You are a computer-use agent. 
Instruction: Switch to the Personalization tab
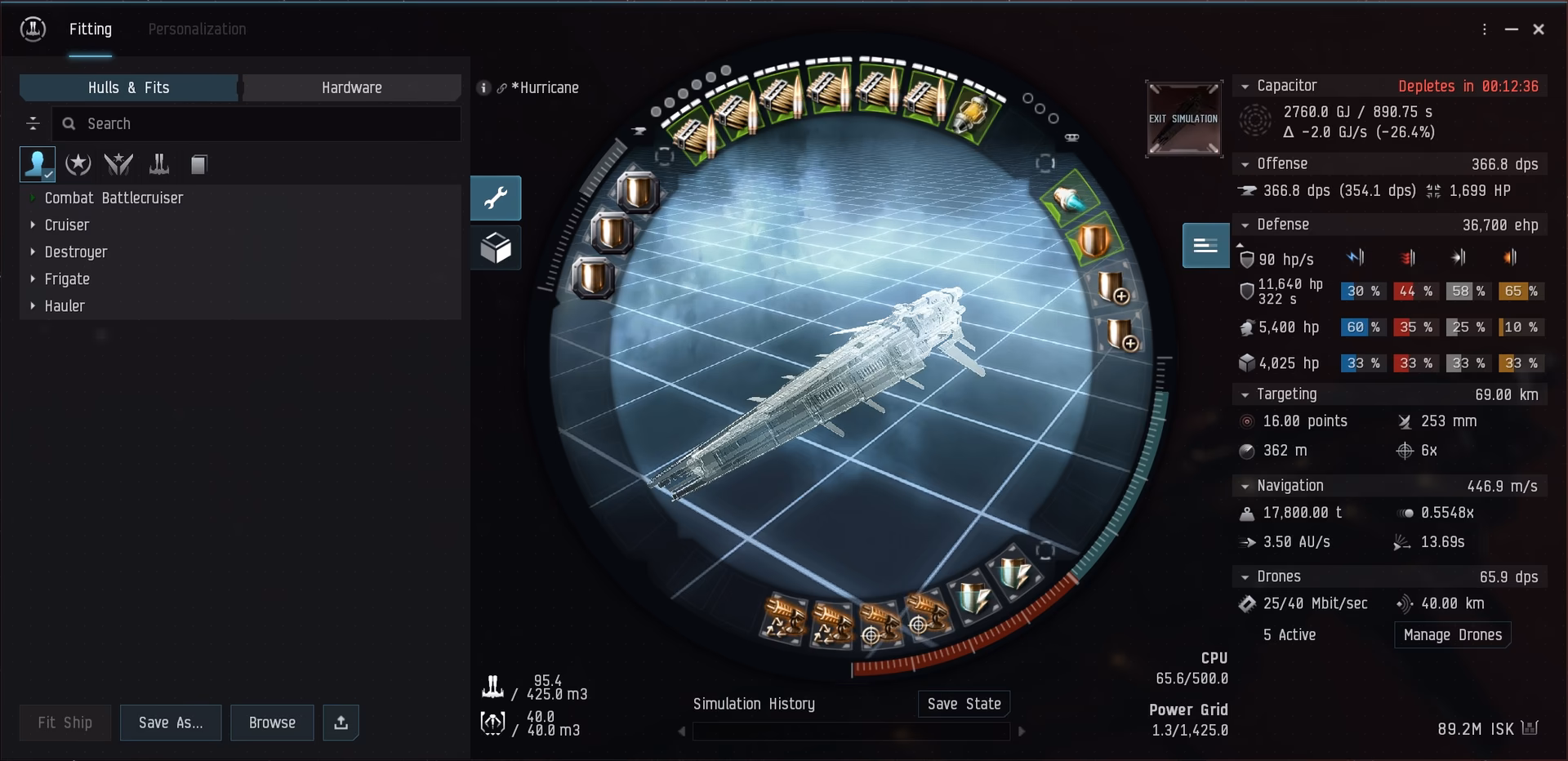(x=197, y=29)
